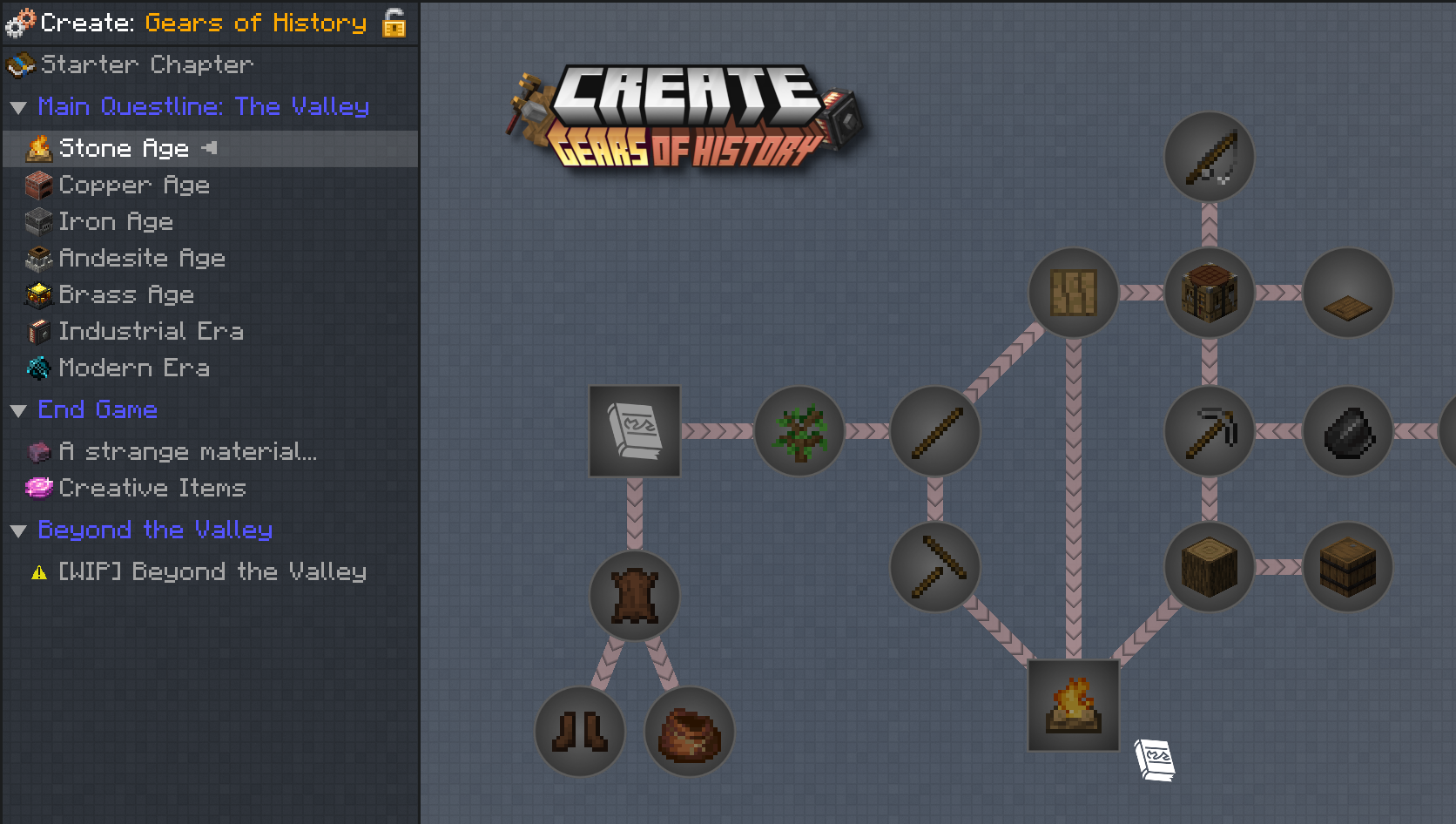
Task: Collapse the End Game section
Action: click(19, 409)
